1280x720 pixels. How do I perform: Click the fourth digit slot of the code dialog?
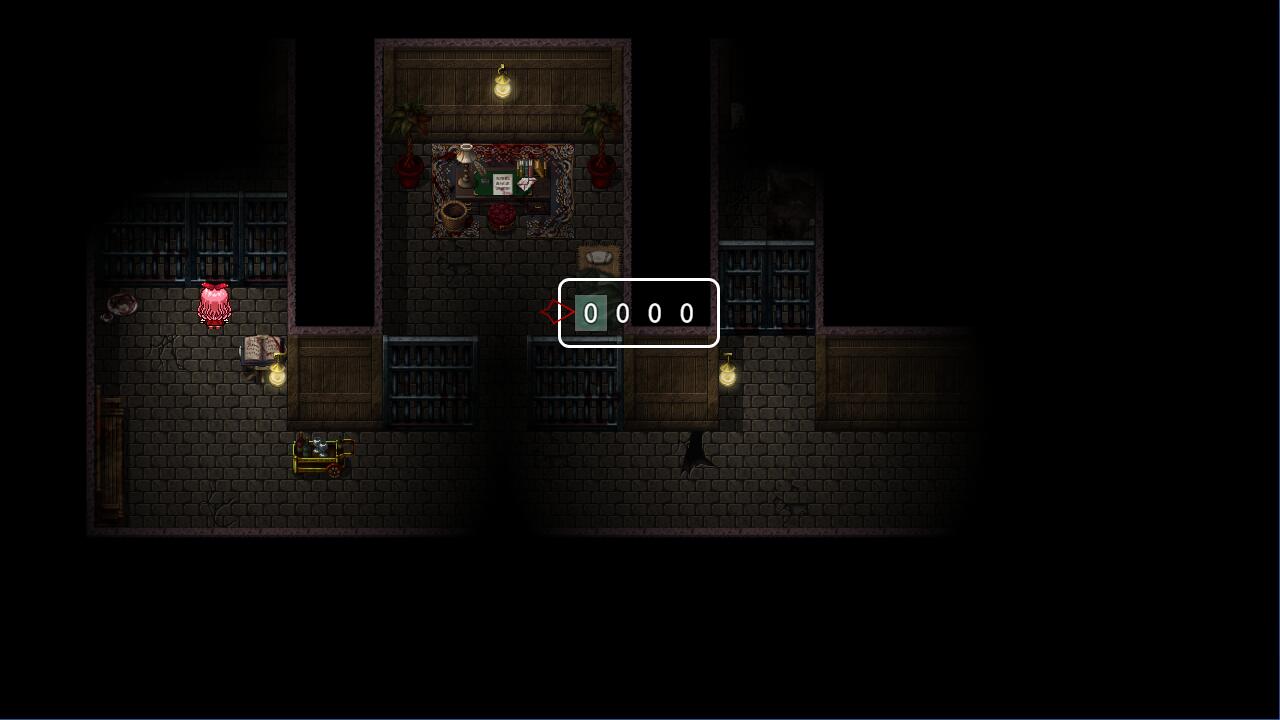686,313
